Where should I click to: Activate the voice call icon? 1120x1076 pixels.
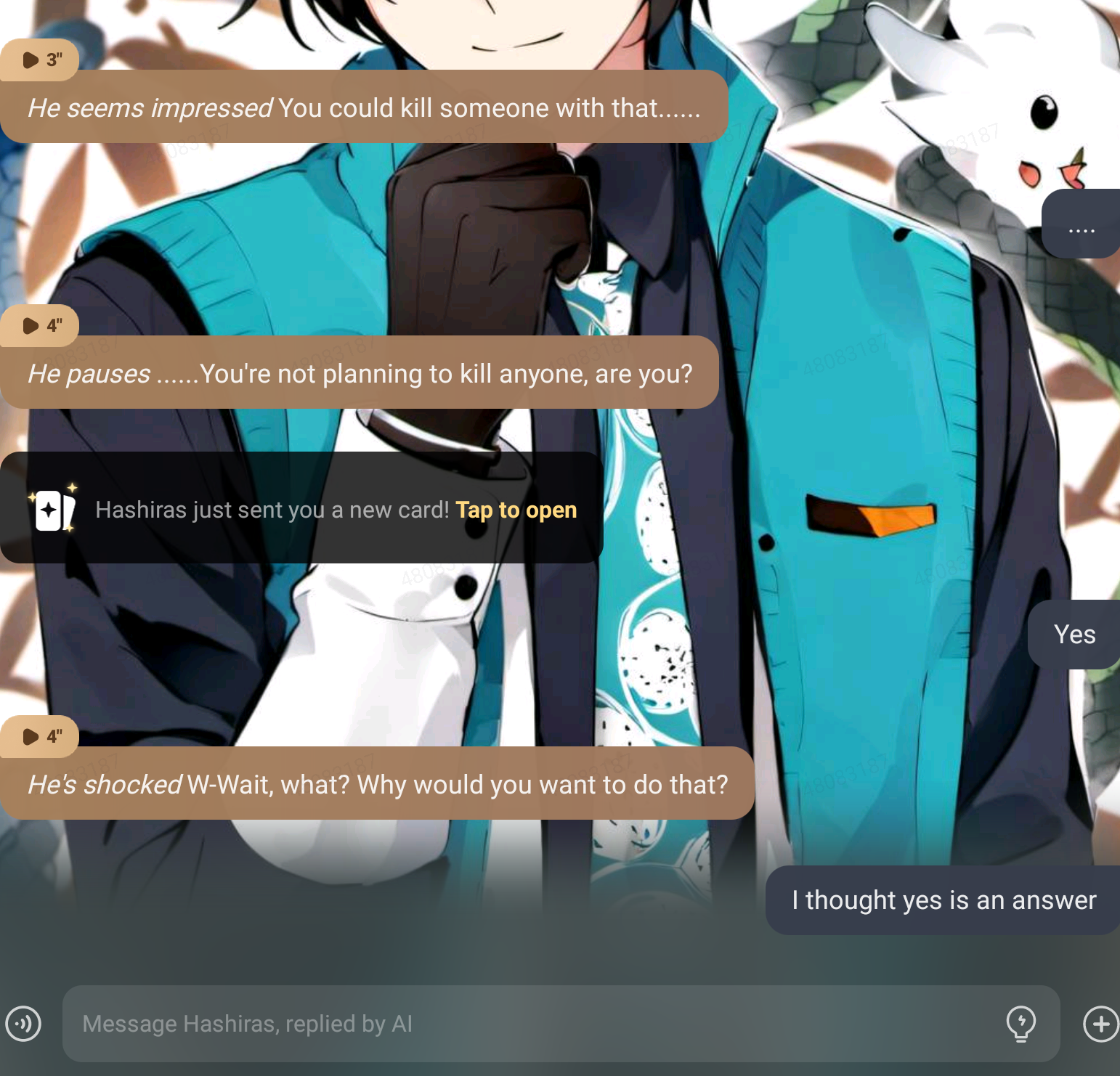pyautogui.click(x=23, y=1024)
